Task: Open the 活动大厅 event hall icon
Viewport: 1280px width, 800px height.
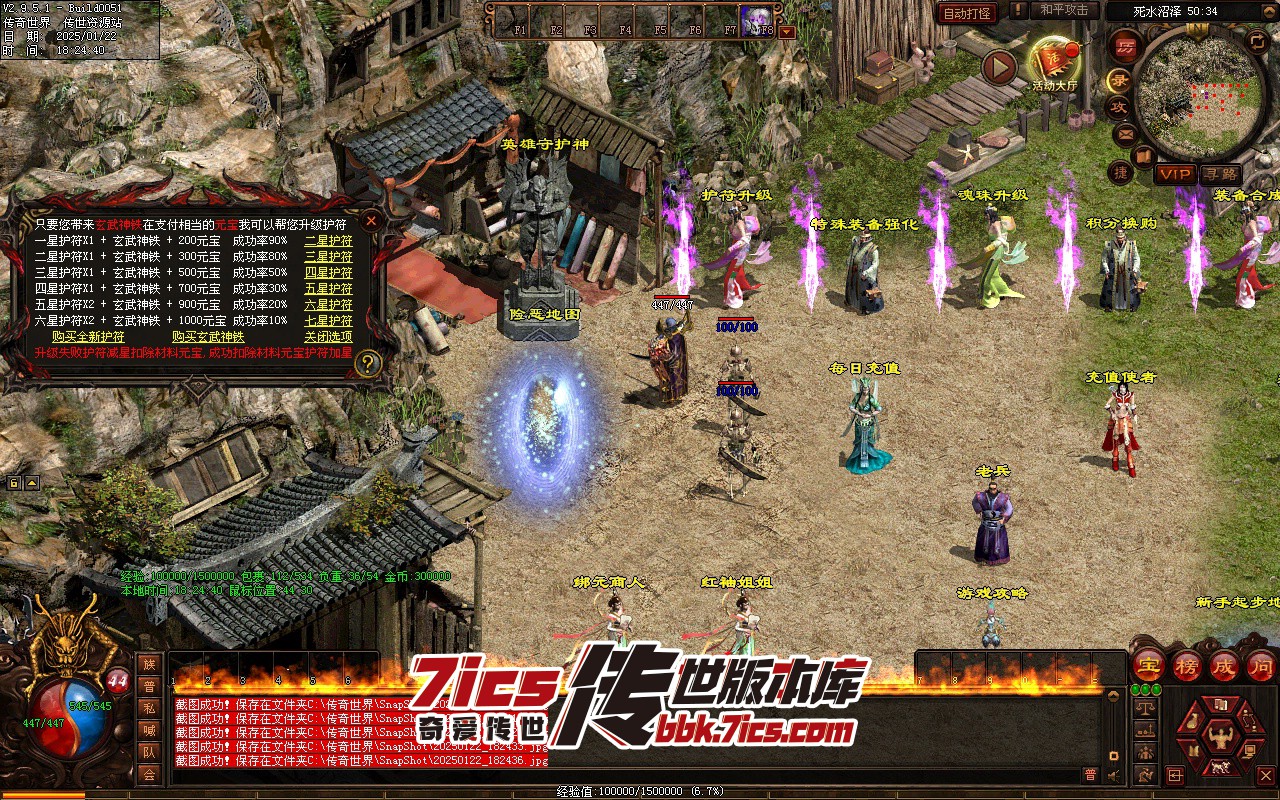Action: [1055, 62]
